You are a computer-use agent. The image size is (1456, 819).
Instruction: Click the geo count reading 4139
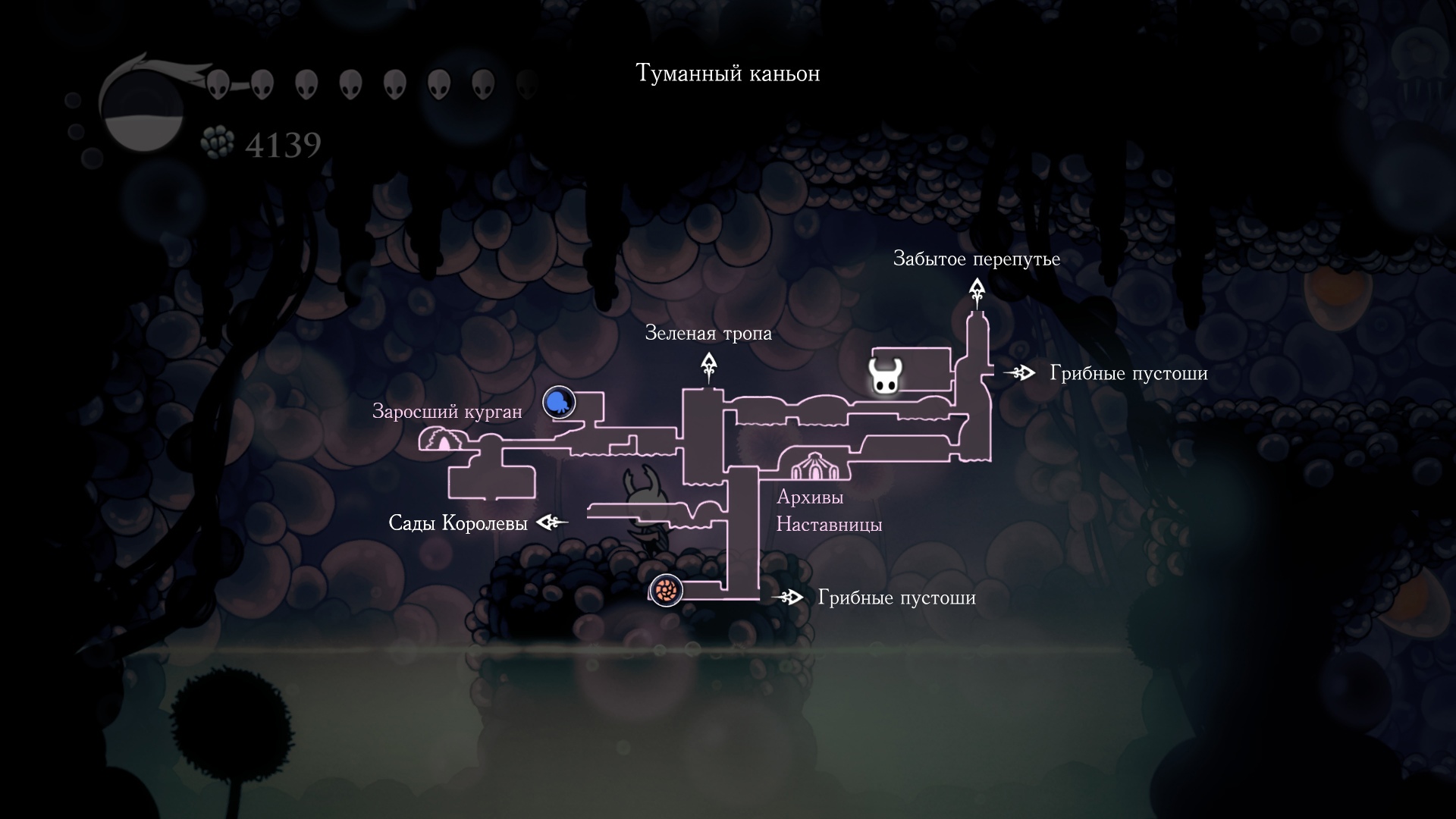point(284,143)
